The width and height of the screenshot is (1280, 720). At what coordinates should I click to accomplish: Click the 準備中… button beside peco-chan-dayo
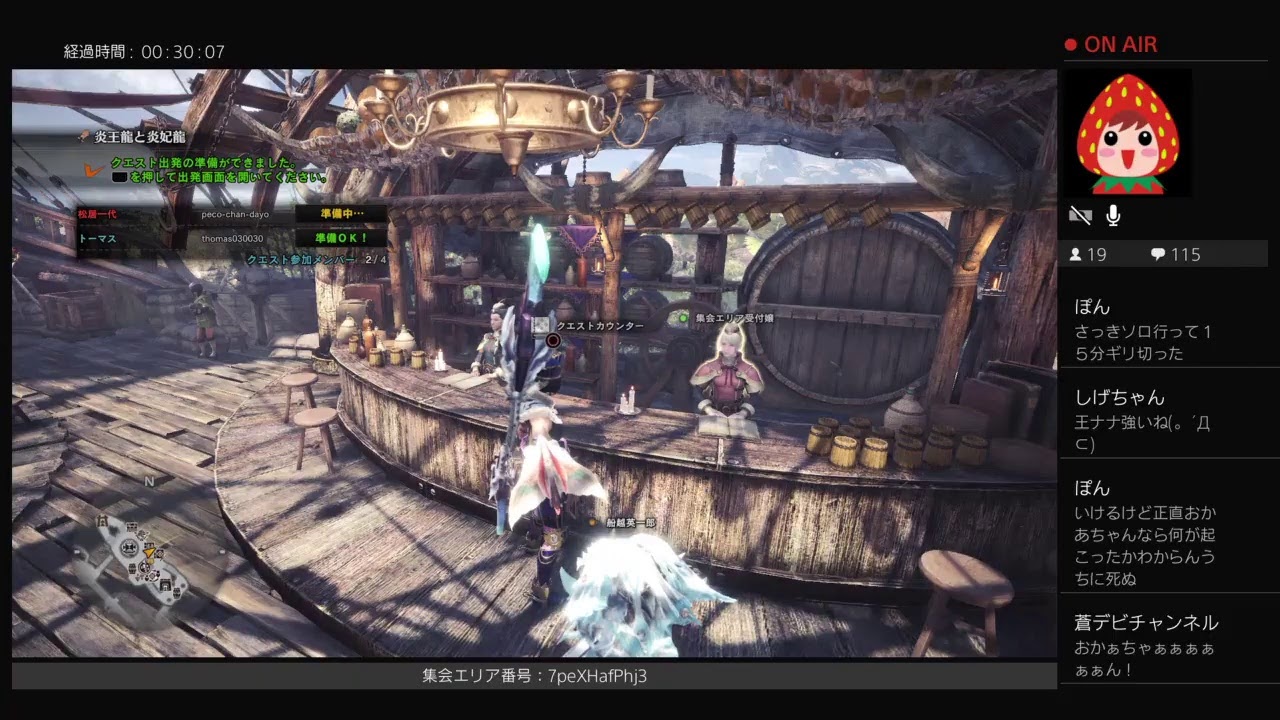tap(339, 214)
